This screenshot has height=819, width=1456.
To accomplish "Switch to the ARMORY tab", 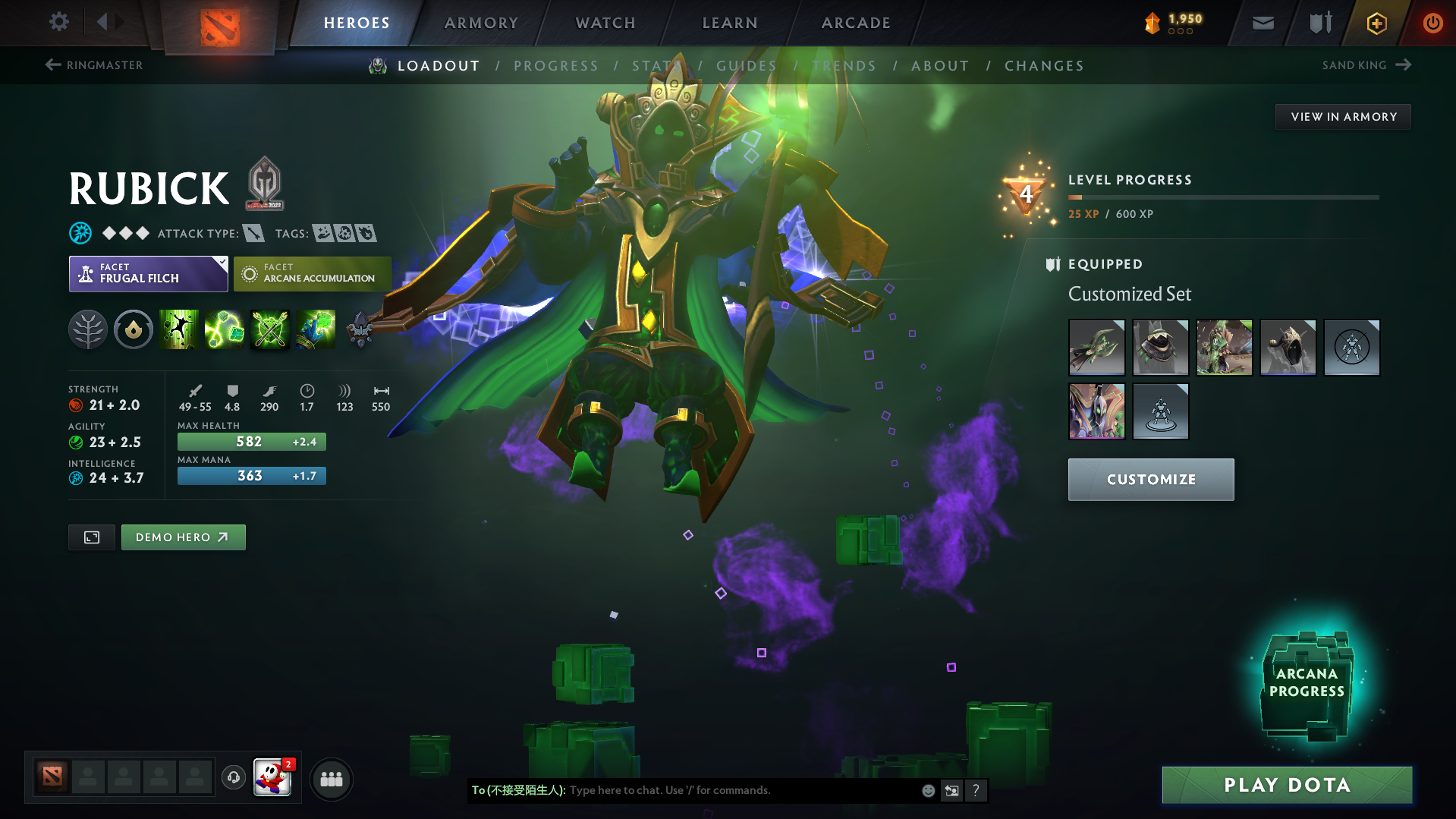I will point(481,22).
